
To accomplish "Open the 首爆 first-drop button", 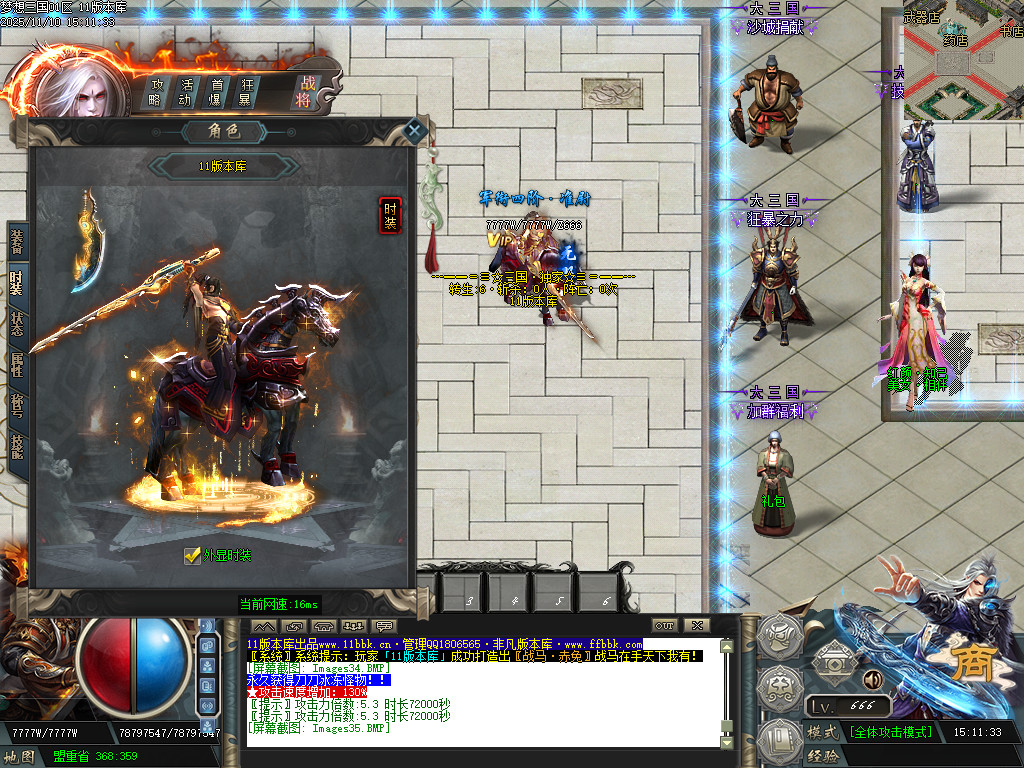I will pyautogui.click(x=216, y=92).
